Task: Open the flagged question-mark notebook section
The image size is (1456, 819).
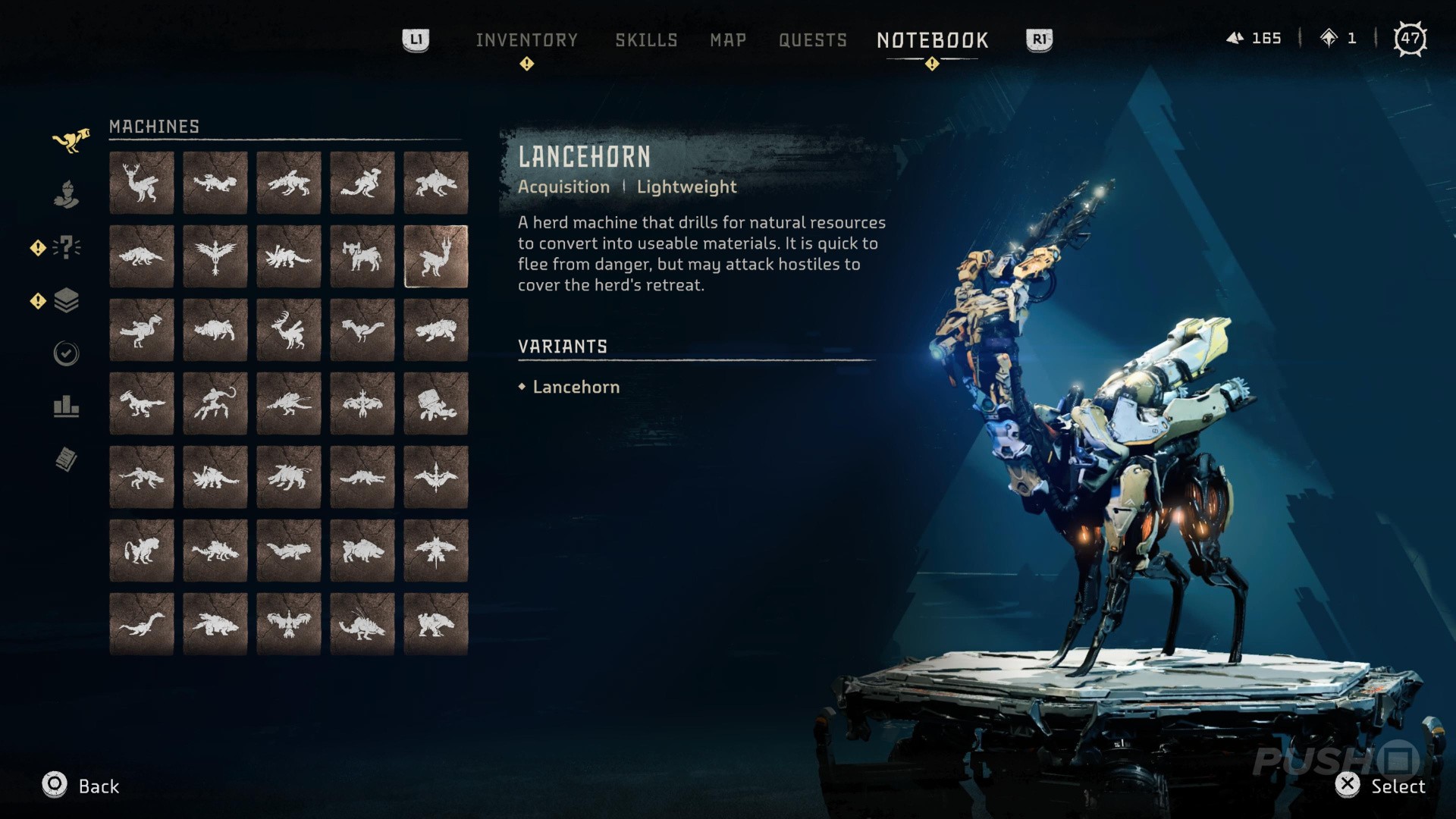Action: (67, 246)
